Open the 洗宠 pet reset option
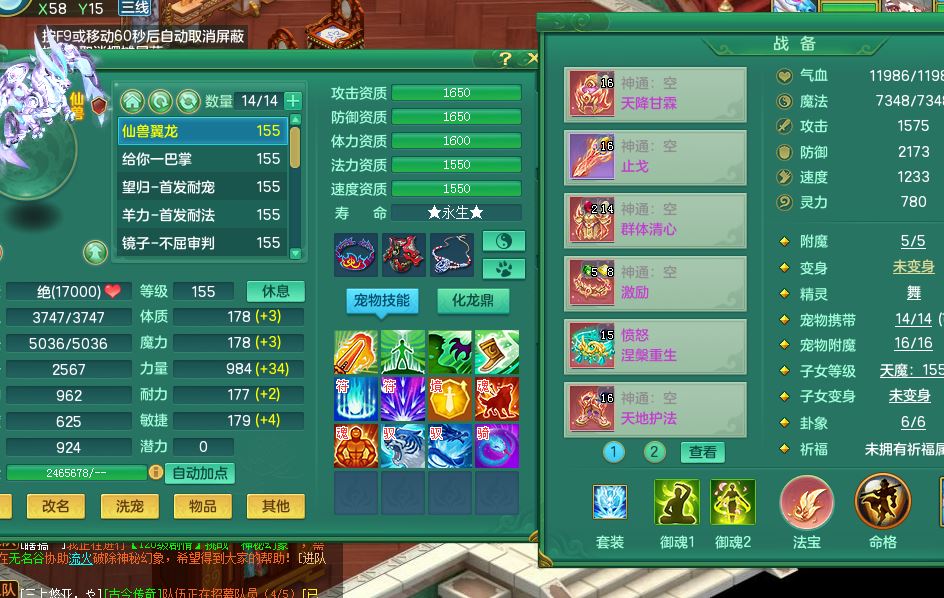 point(129,506)
